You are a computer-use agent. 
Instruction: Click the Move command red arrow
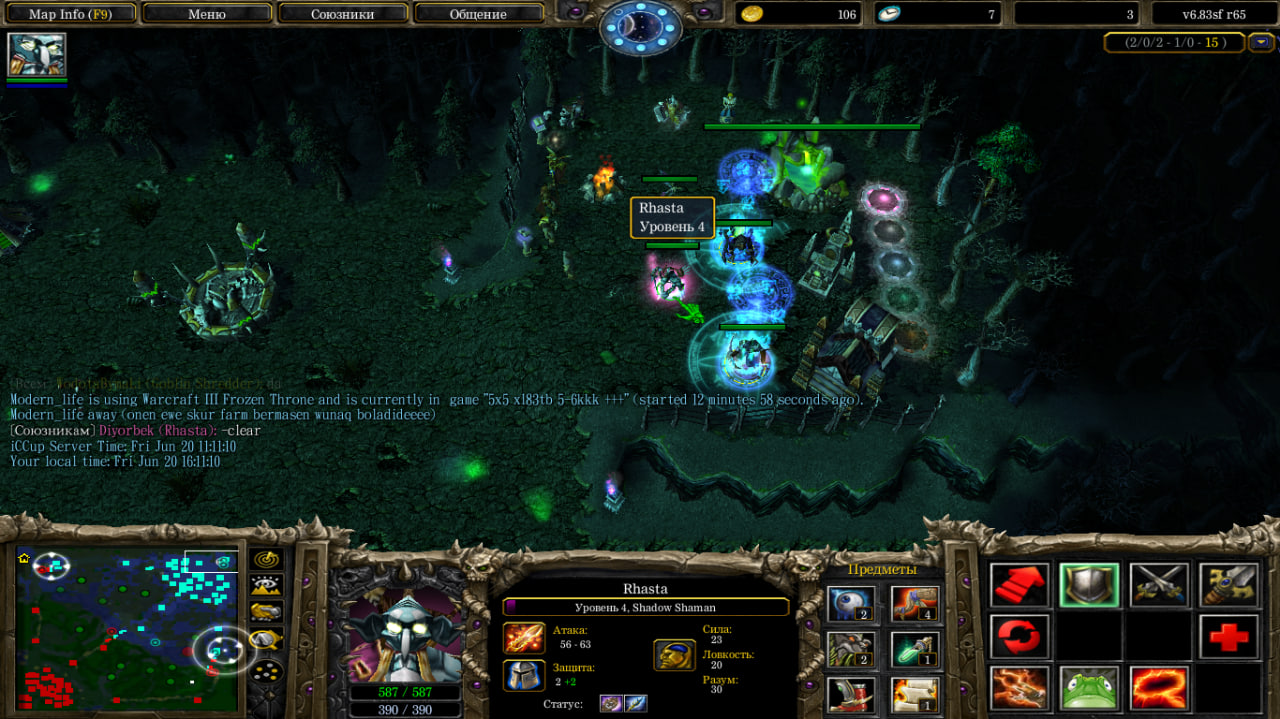pos(1019,585)
